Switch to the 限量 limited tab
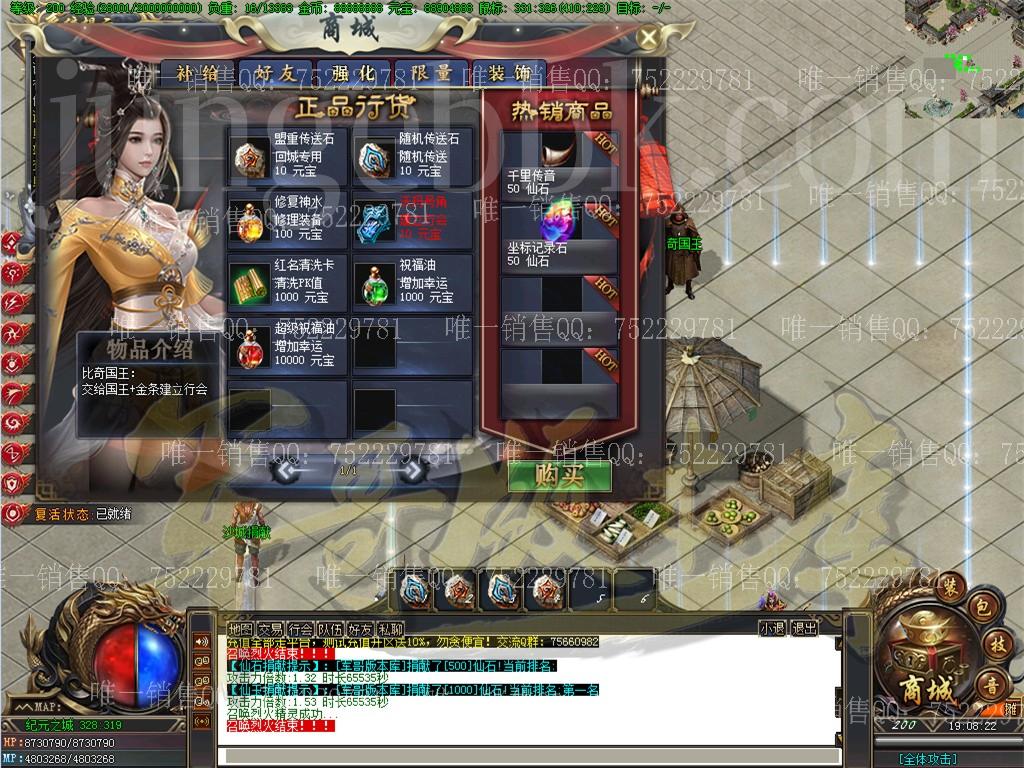 click(x=431, y=73)
